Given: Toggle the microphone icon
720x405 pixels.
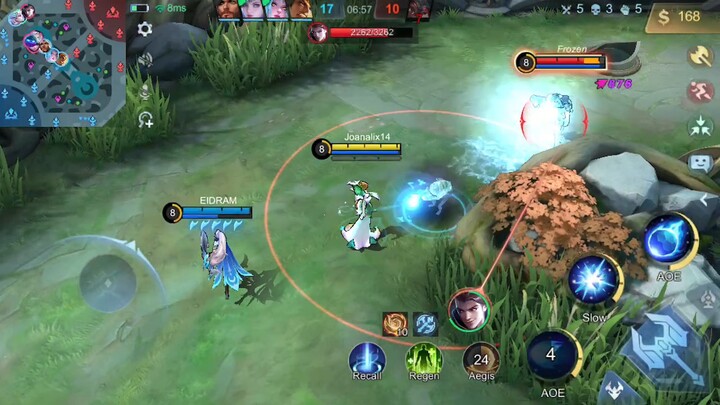Looking at the screenshot, I should click(x=145, y=91).
